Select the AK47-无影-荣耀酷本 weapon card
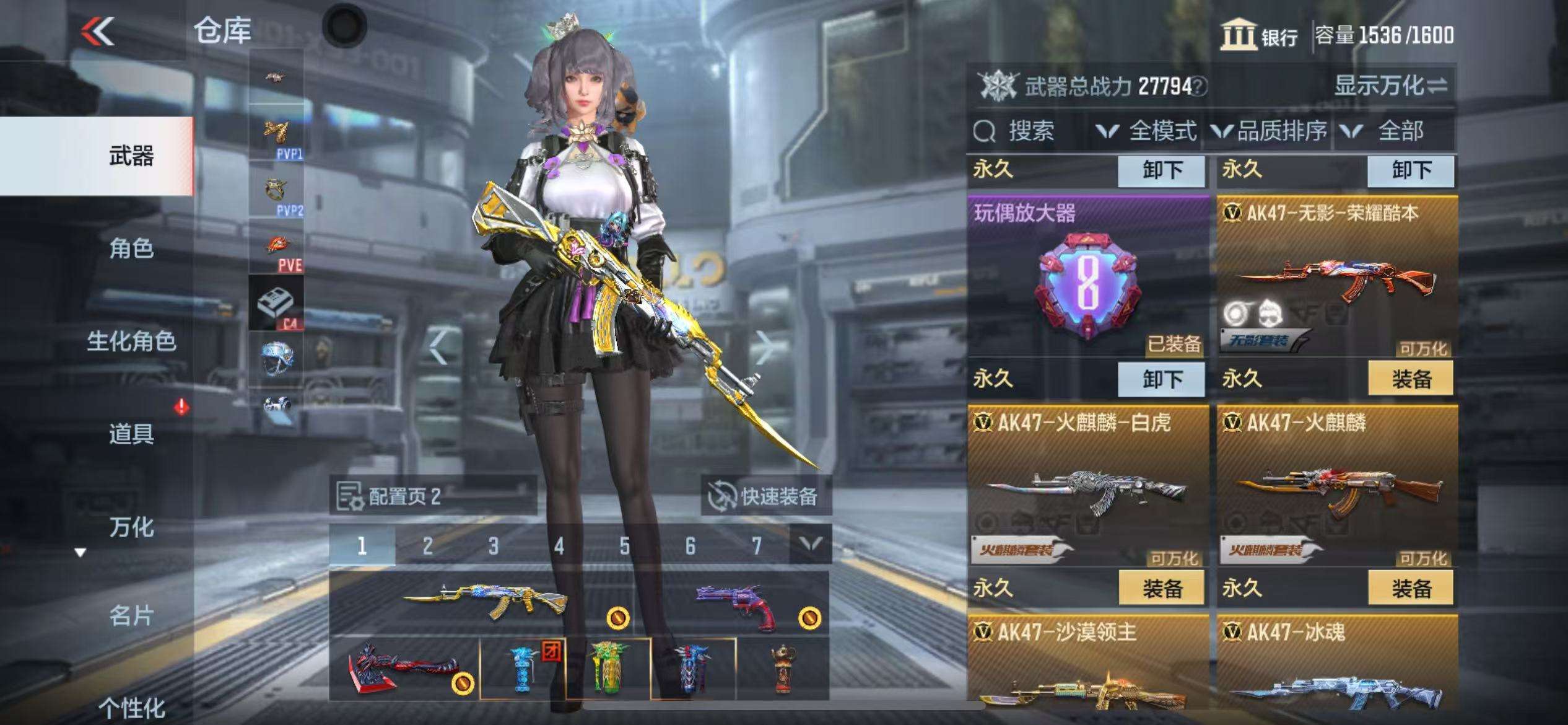Image resolution: width=1568 pixels, height=725 pixels. pyautogui.click(x=1336, y=276)
